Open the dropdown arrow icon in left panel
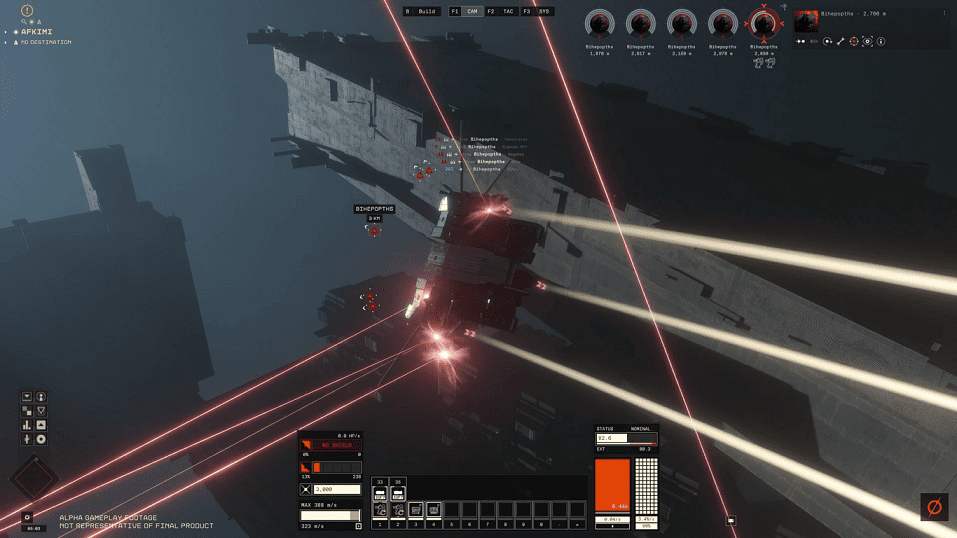Image resolution: width=957 pixels, height=538 pixels. click(27, 397)
